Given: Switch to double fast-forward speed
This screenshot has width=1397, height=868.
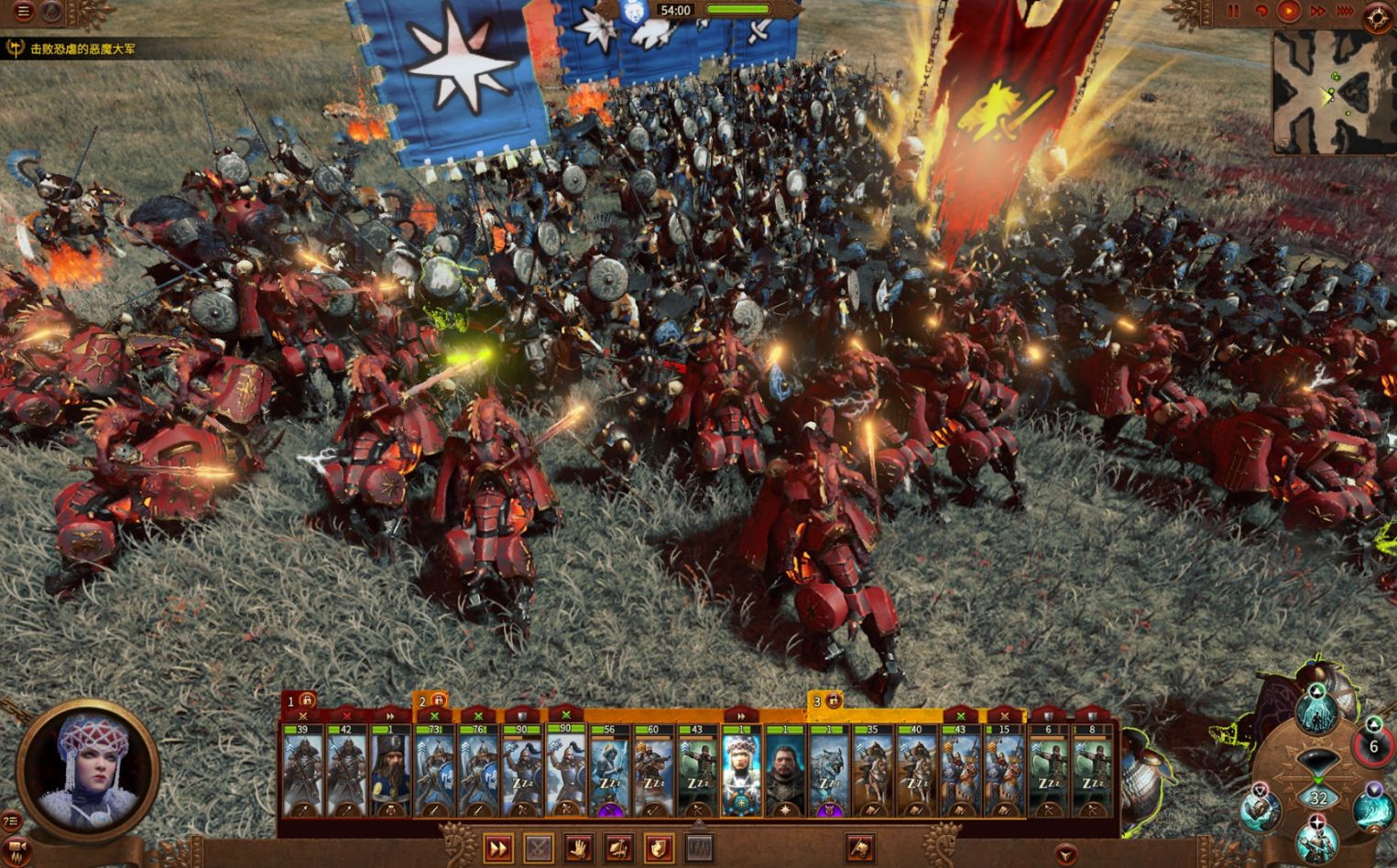Looking at the screenshot, I should (1317, 11).
